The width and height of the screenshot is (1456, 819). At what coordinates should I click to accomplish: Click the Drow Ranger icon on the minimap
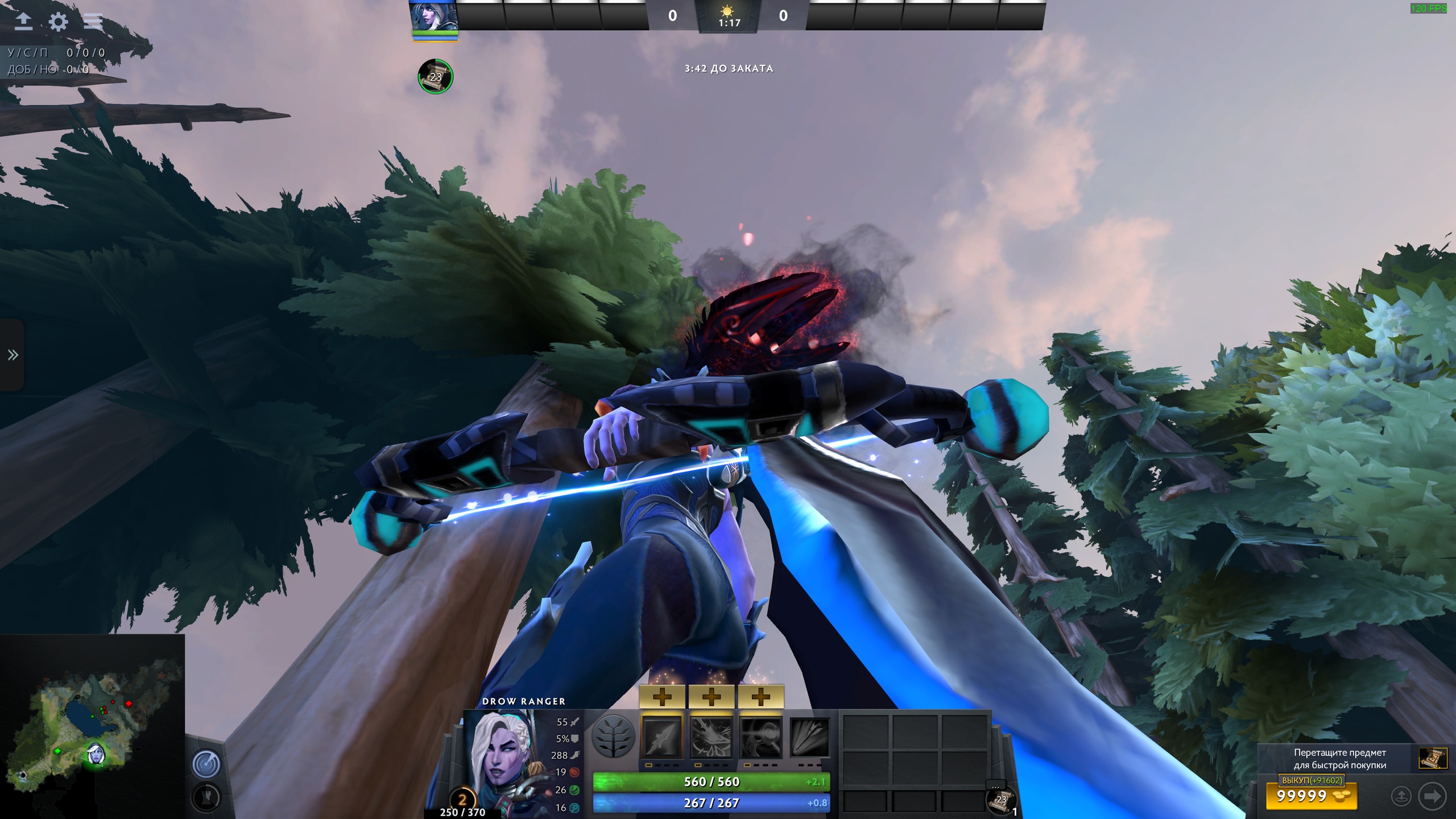coord(96,754)
